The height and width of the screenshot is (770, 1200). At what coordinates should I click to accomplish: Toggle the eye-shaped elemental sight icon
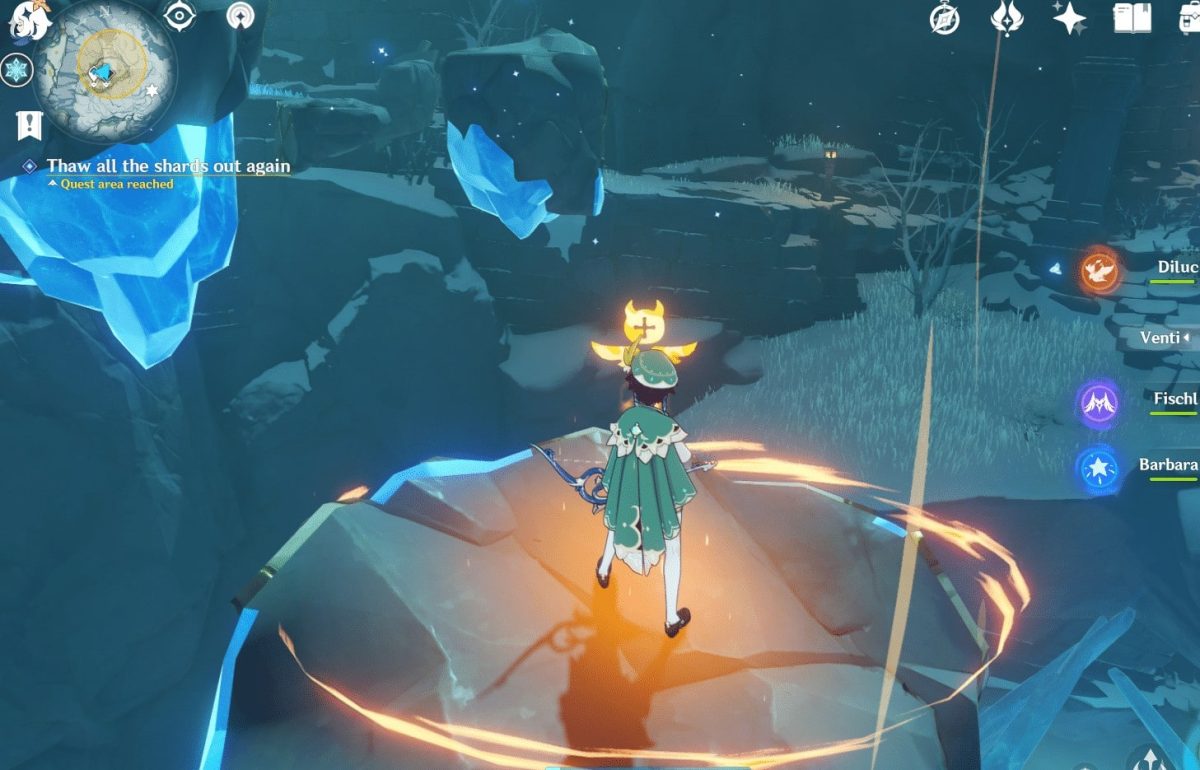(x=179, y=16)
